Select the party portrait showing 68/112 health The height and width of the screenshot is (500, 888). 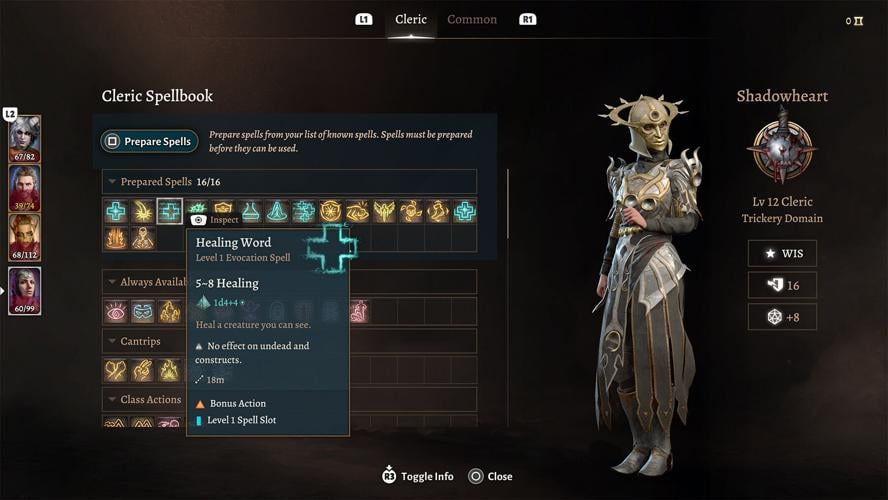pyautogui.click(x=24, y=239)
